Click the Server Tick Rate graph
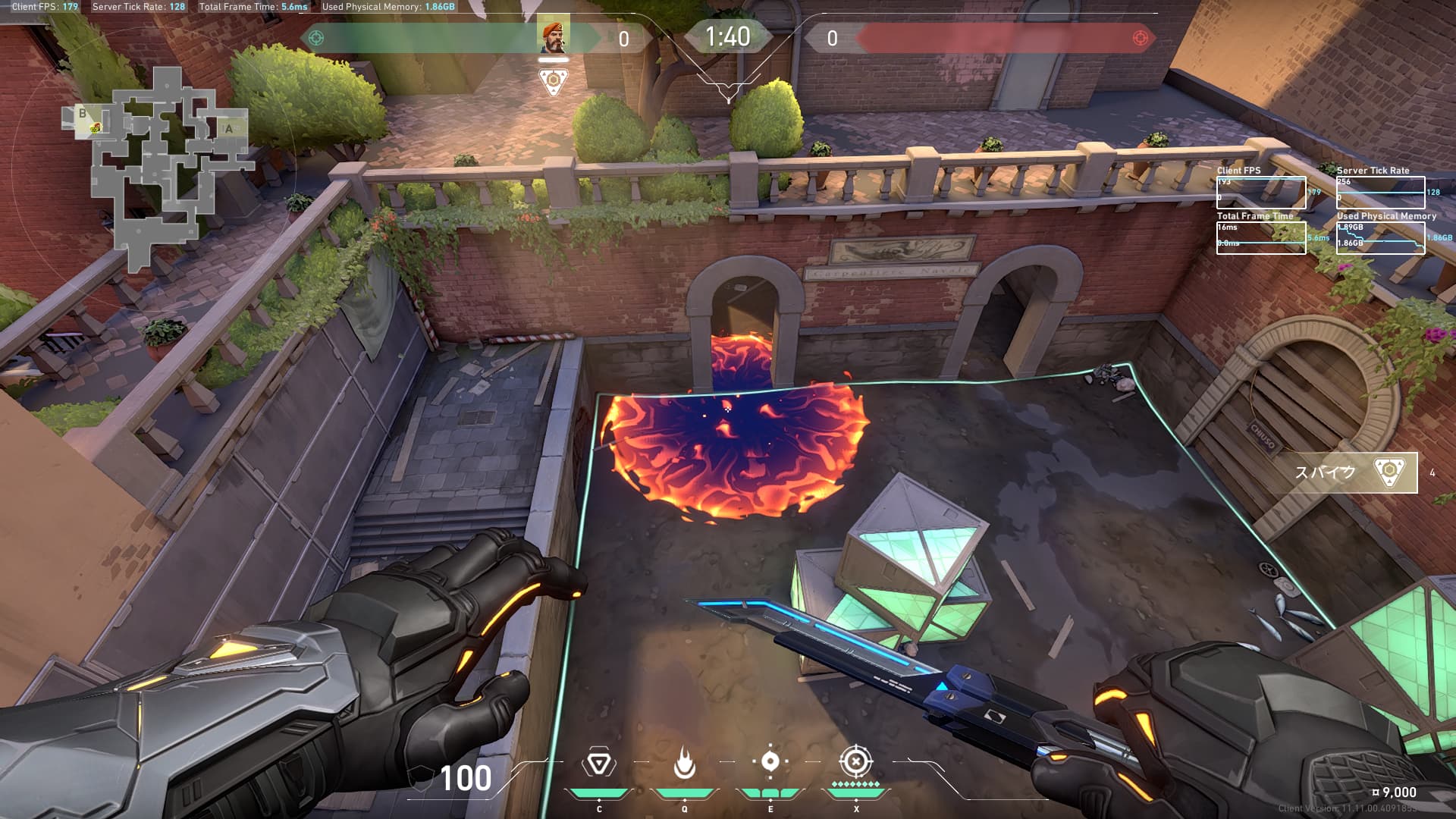Screen dimensions: 1456x819 tap(1380, 193)
